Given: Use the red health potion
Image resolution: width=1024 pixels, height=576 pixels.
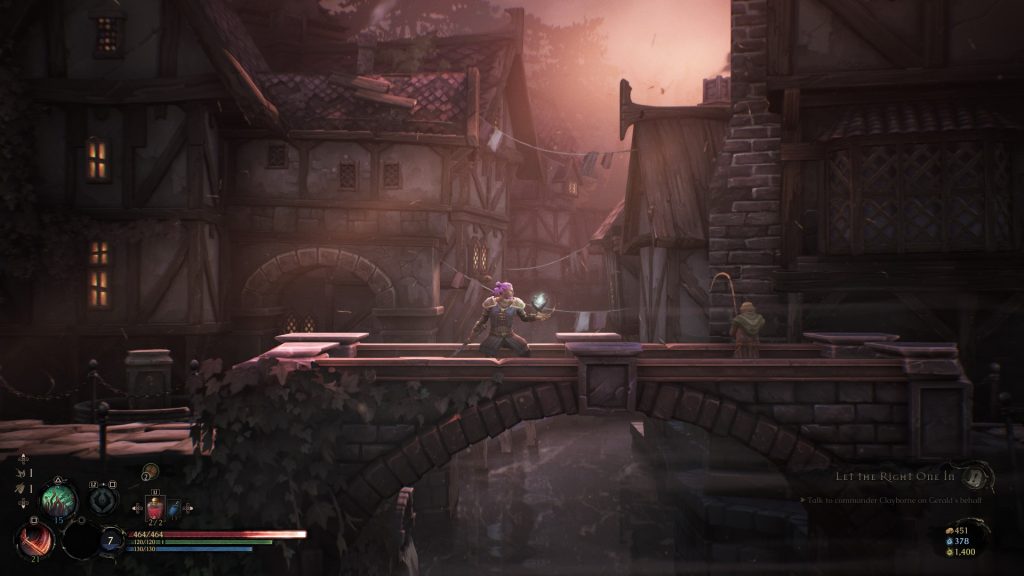Looking at the screenshot, I should (155, 509).
